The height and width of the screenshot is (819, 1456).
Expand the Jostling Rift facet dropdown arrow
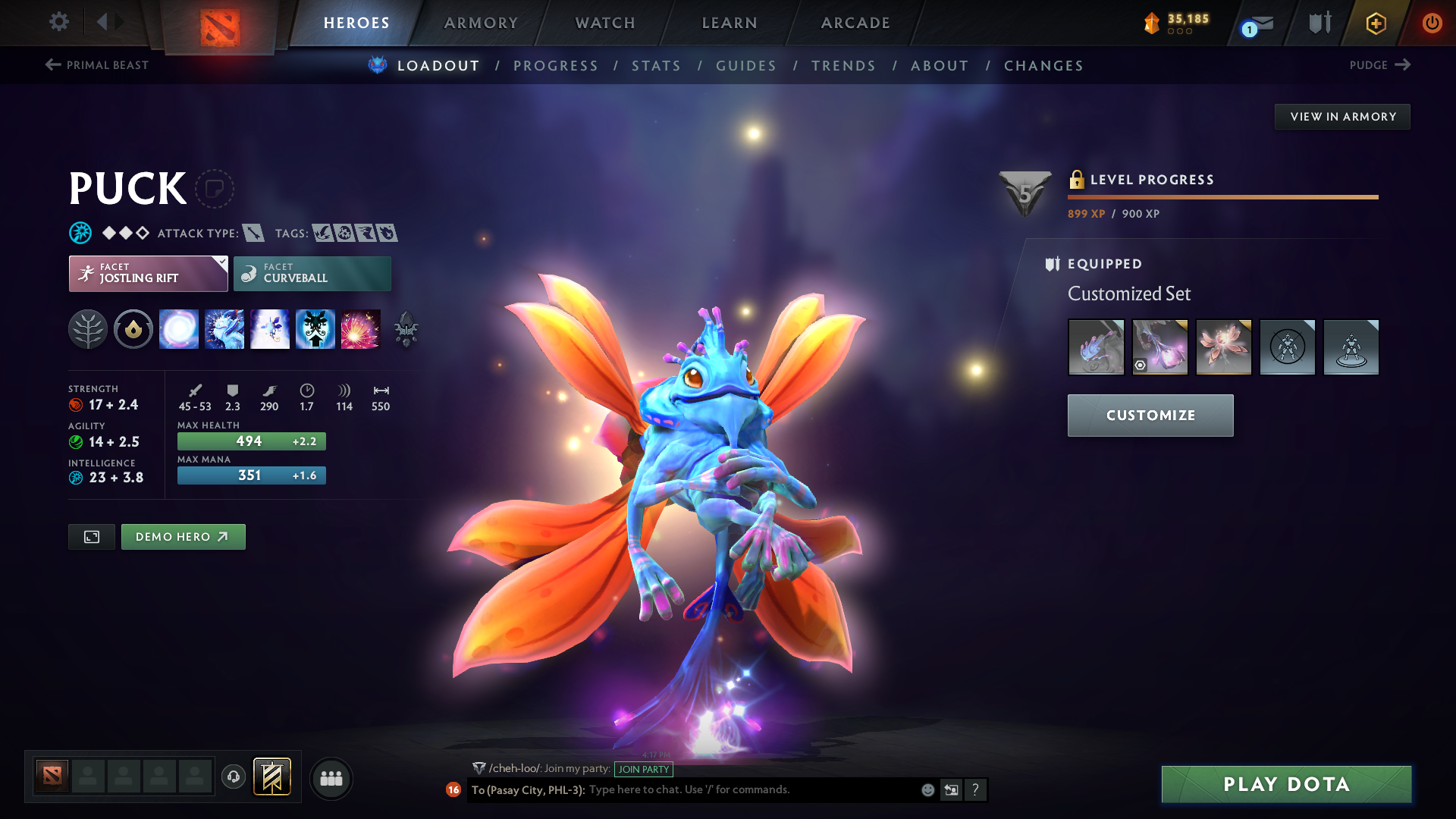pyautogui.click(x=221, y=262)
